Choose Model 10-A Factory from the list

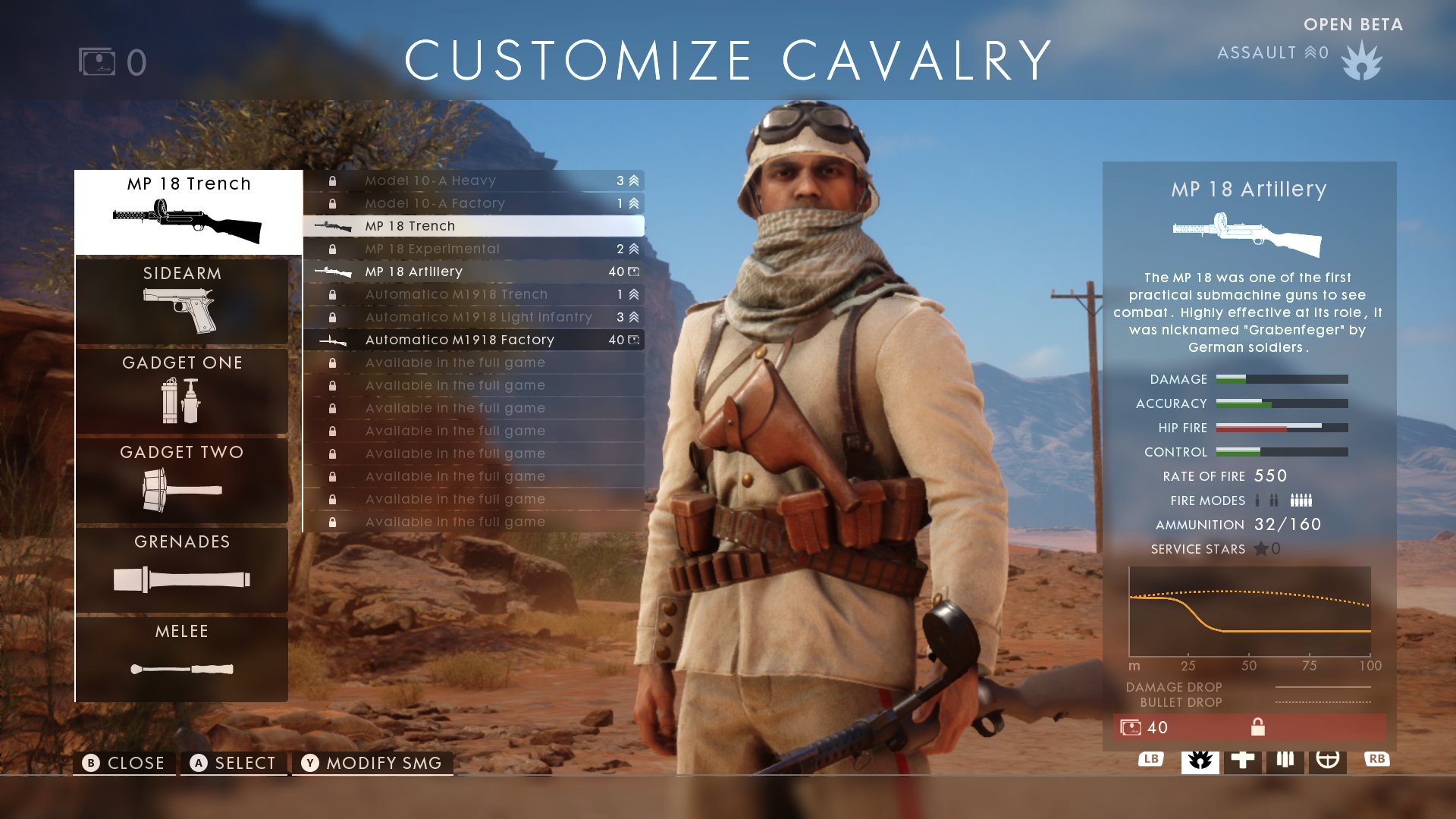pos(474,203)
